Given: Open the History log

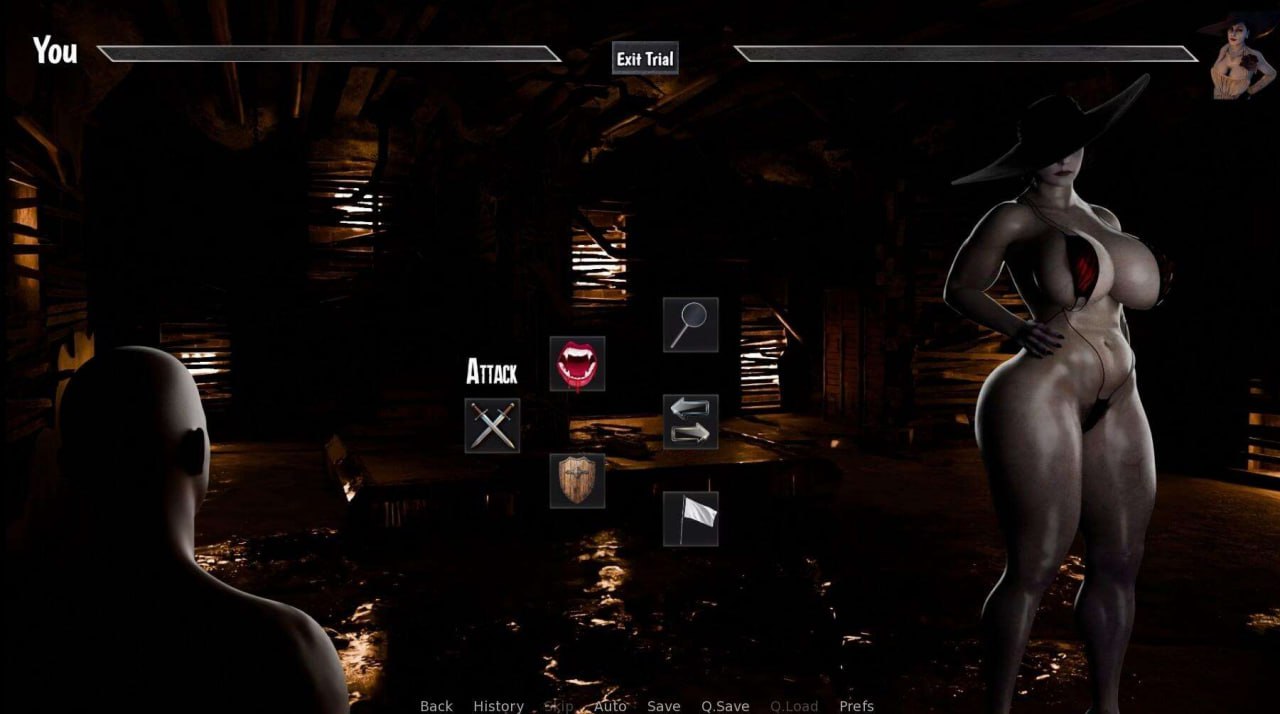Looking at the screenshot, I should tap(498, 706).
